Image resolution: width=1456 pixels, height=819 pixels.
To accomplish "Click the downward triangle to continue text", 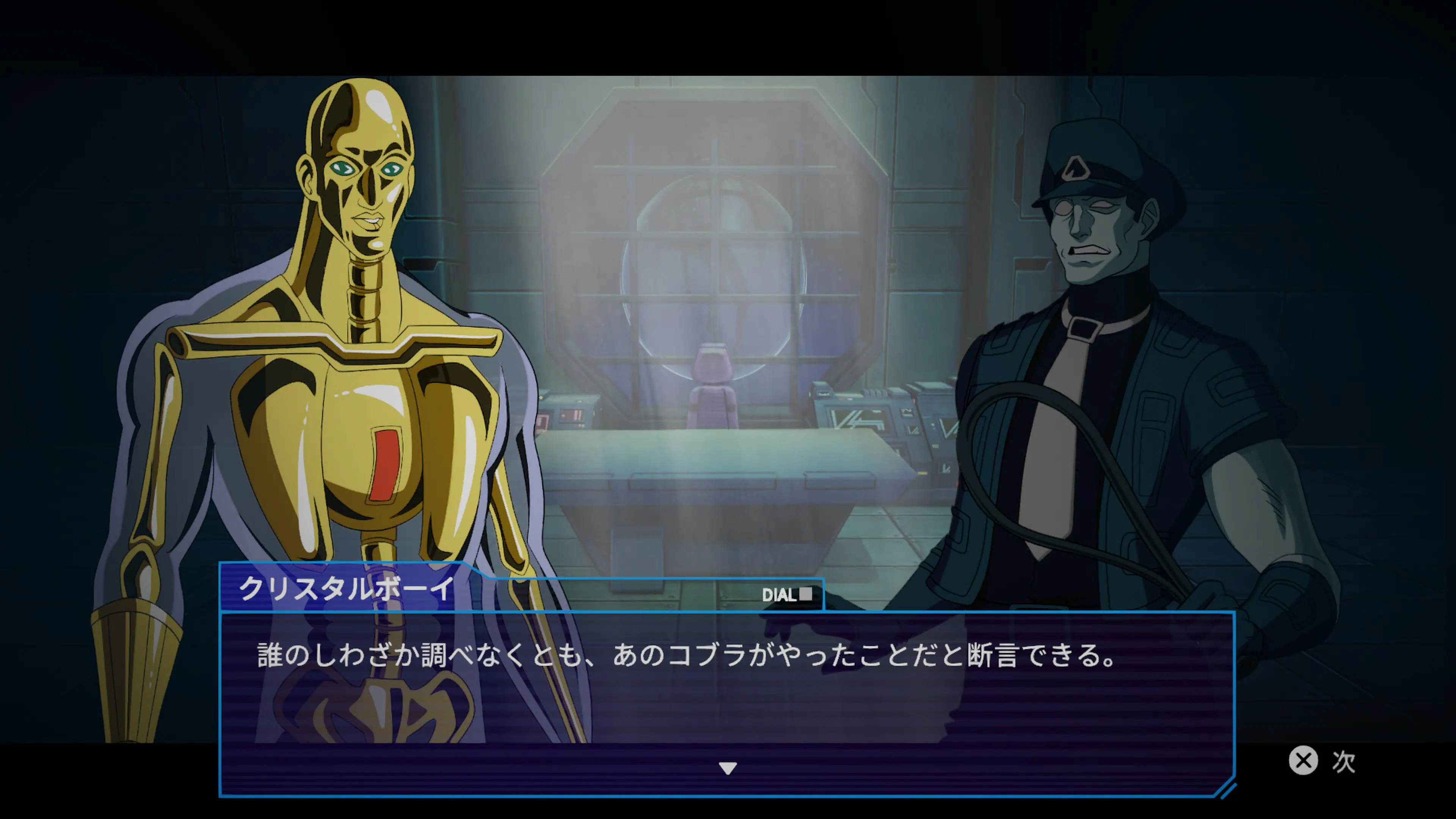I will [728, 767].
